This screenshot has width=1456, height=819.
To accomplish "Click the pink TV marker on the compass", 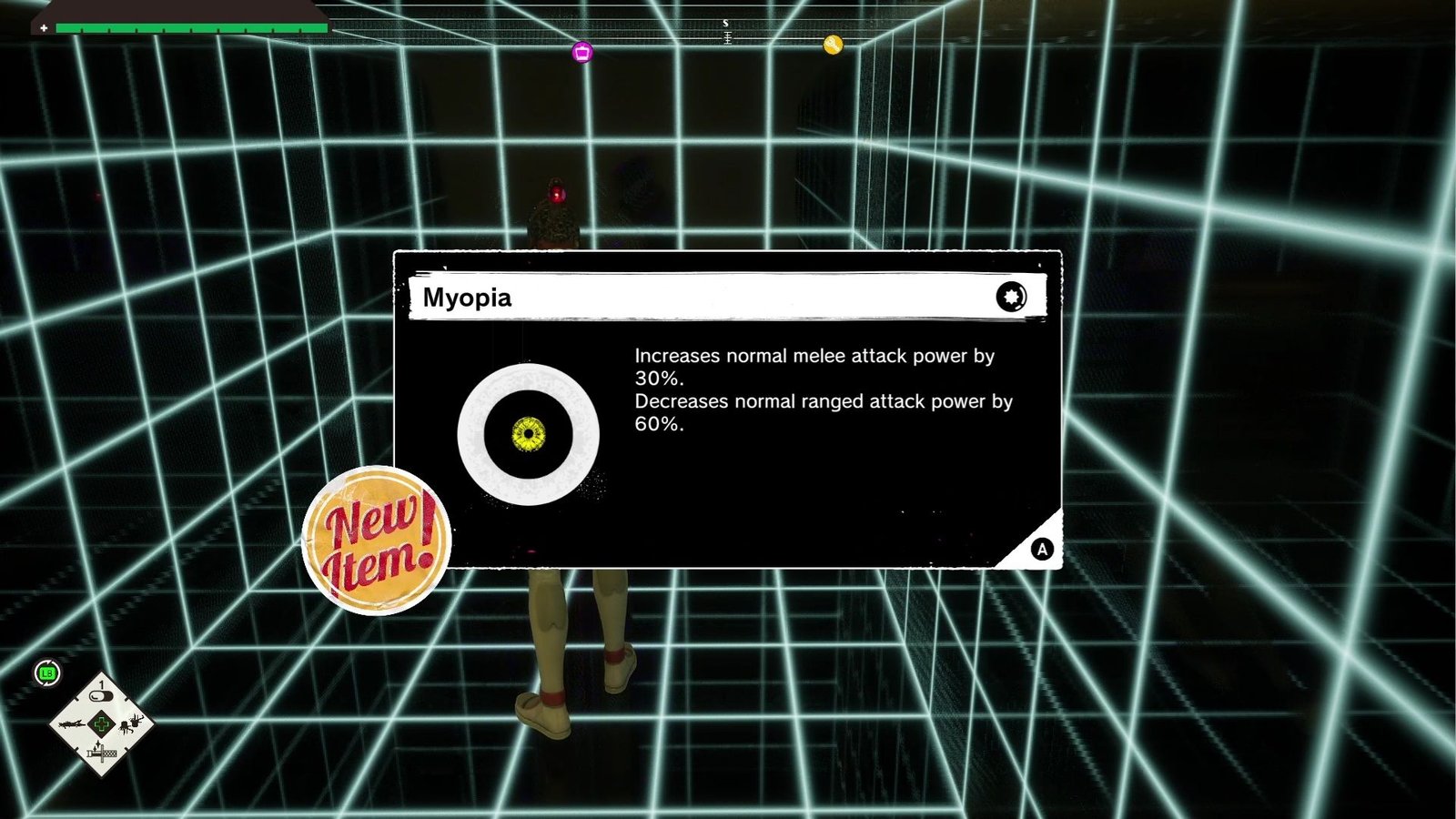I will click(582, 52).
